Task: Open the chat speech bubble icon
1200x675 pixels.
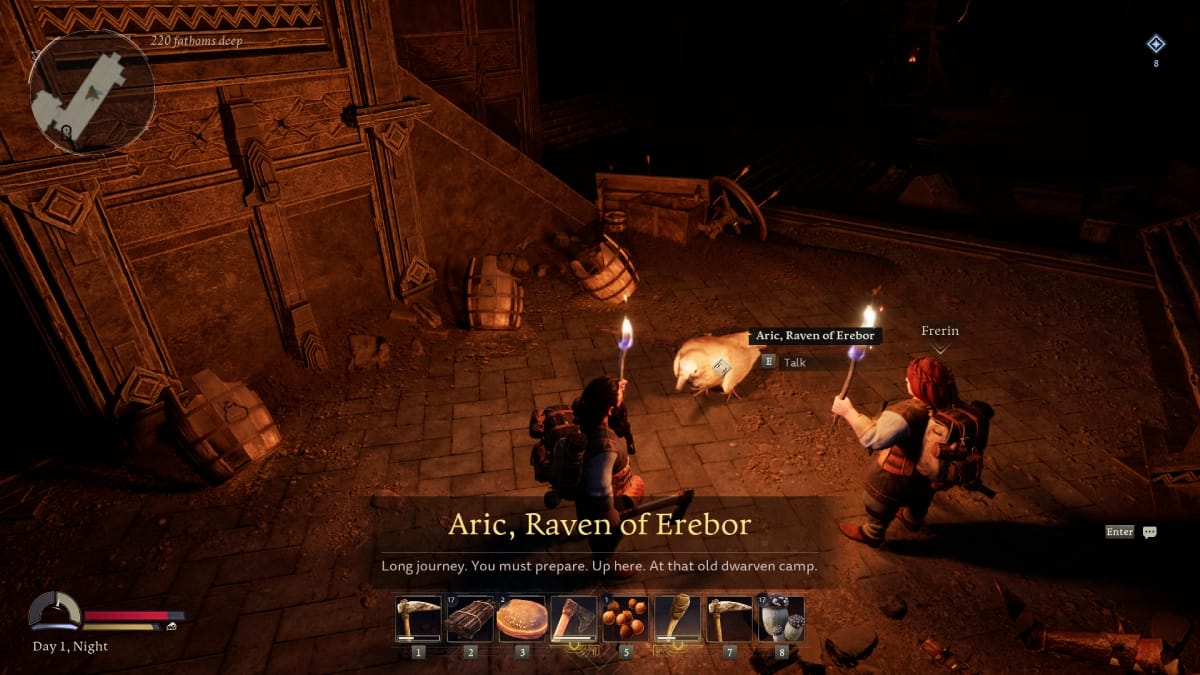Action: click(x=1150, y=532)
